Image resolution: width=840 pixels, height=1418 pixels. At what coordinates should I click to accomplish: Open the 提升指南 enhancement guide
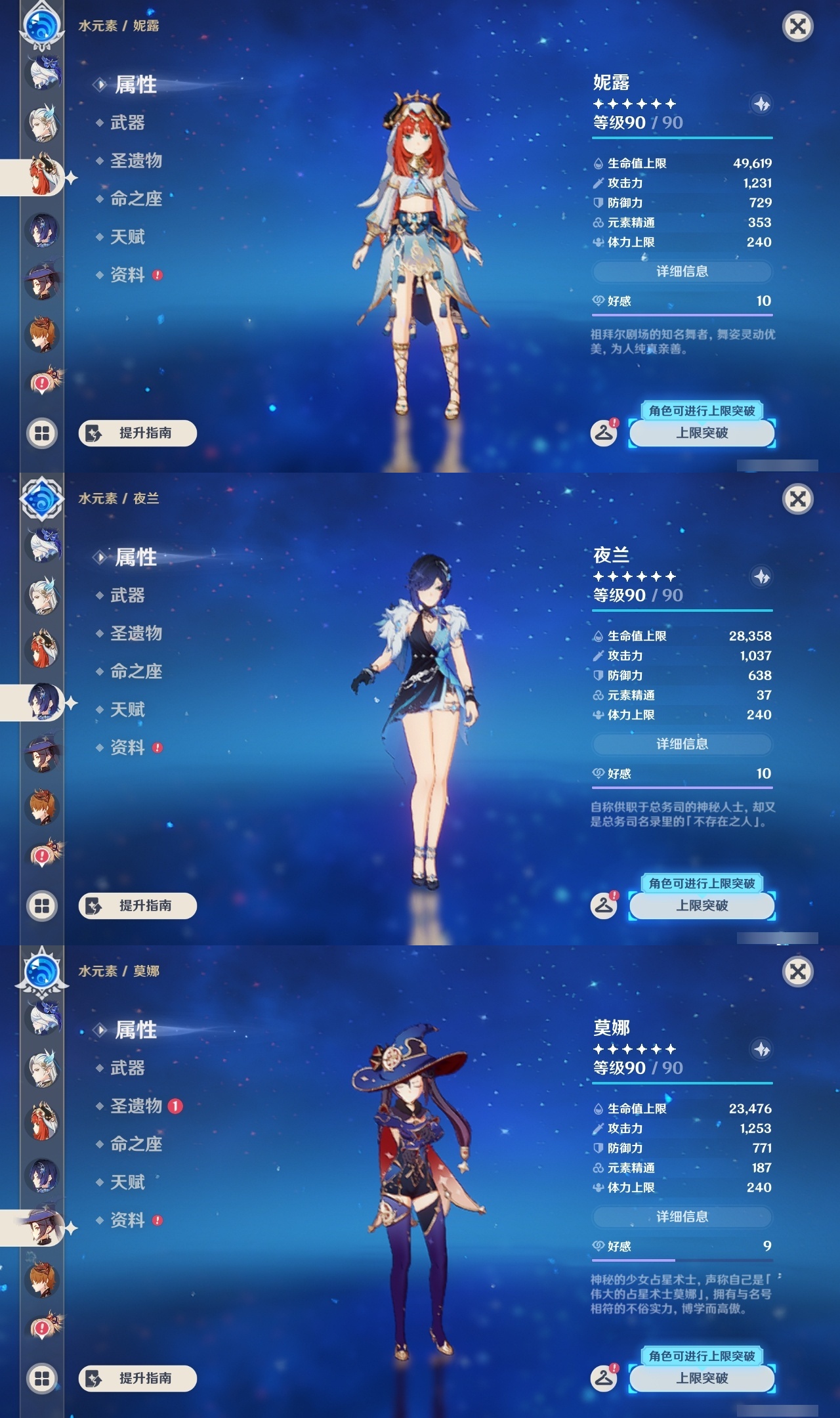[138, 434]
